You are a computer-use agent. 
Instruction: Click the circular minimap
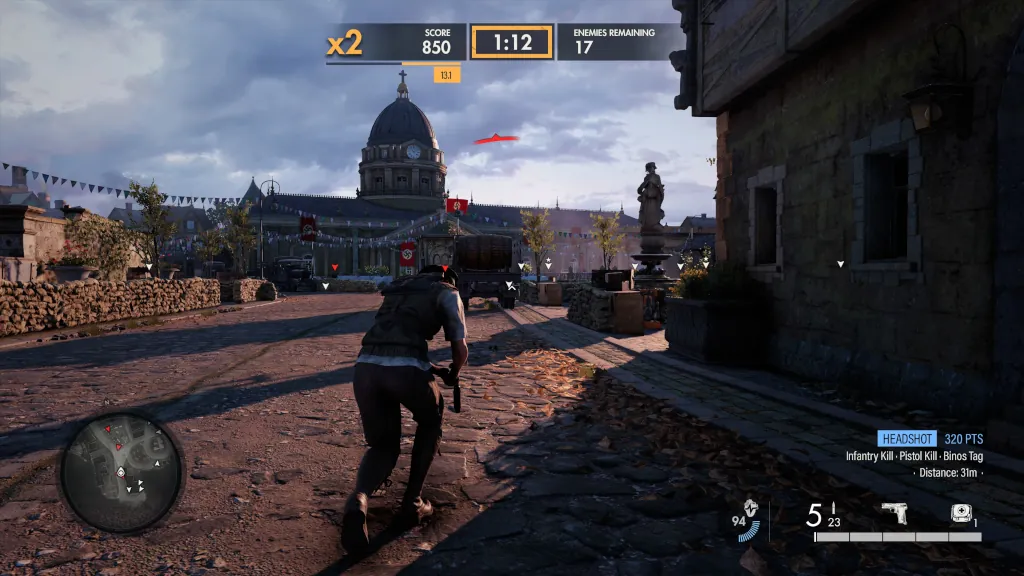pyautogui.click(x=121, y=472)
